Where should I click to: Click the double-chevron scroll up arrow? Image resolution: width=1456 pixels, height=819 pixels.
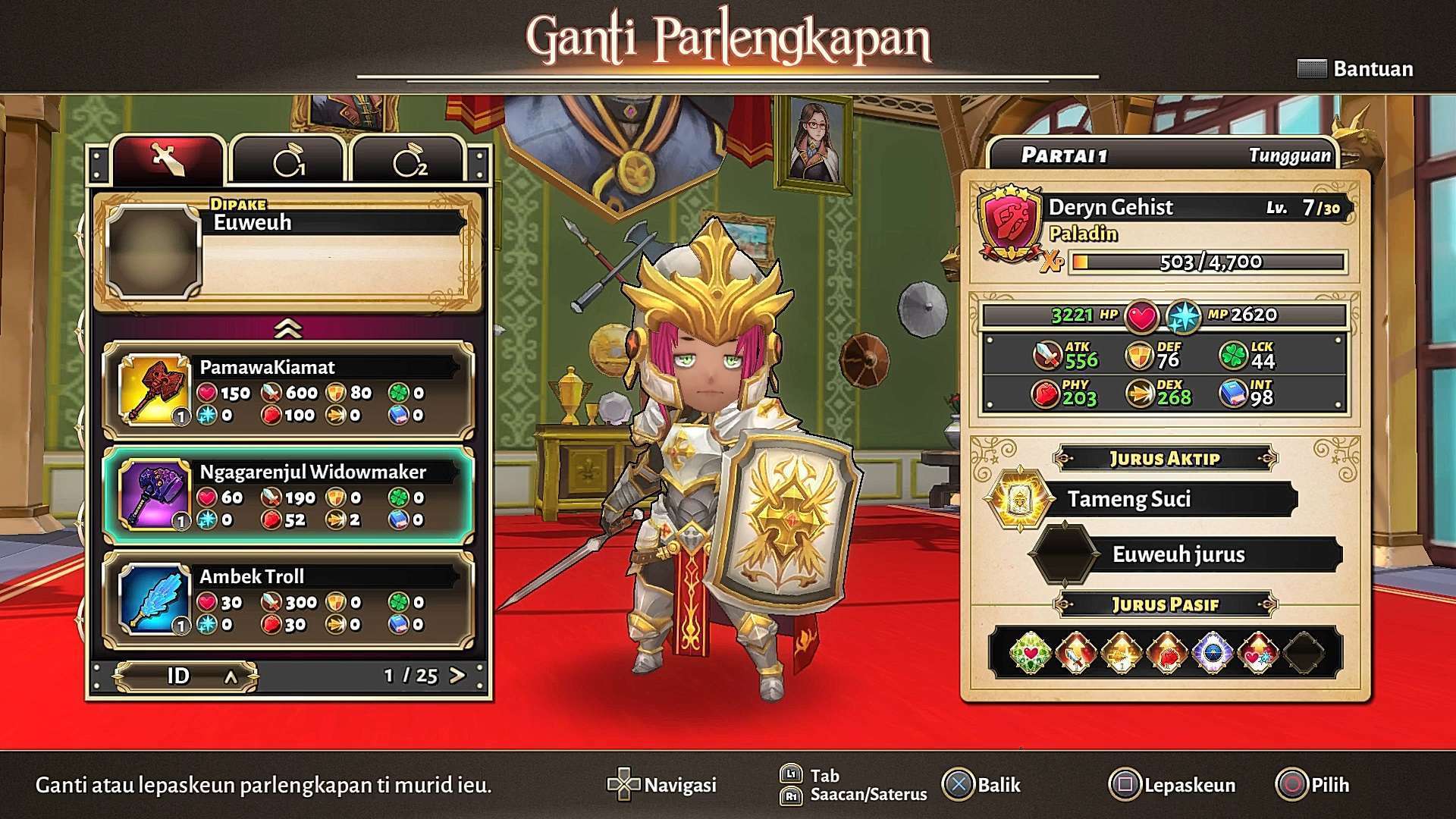coord(288,328)
